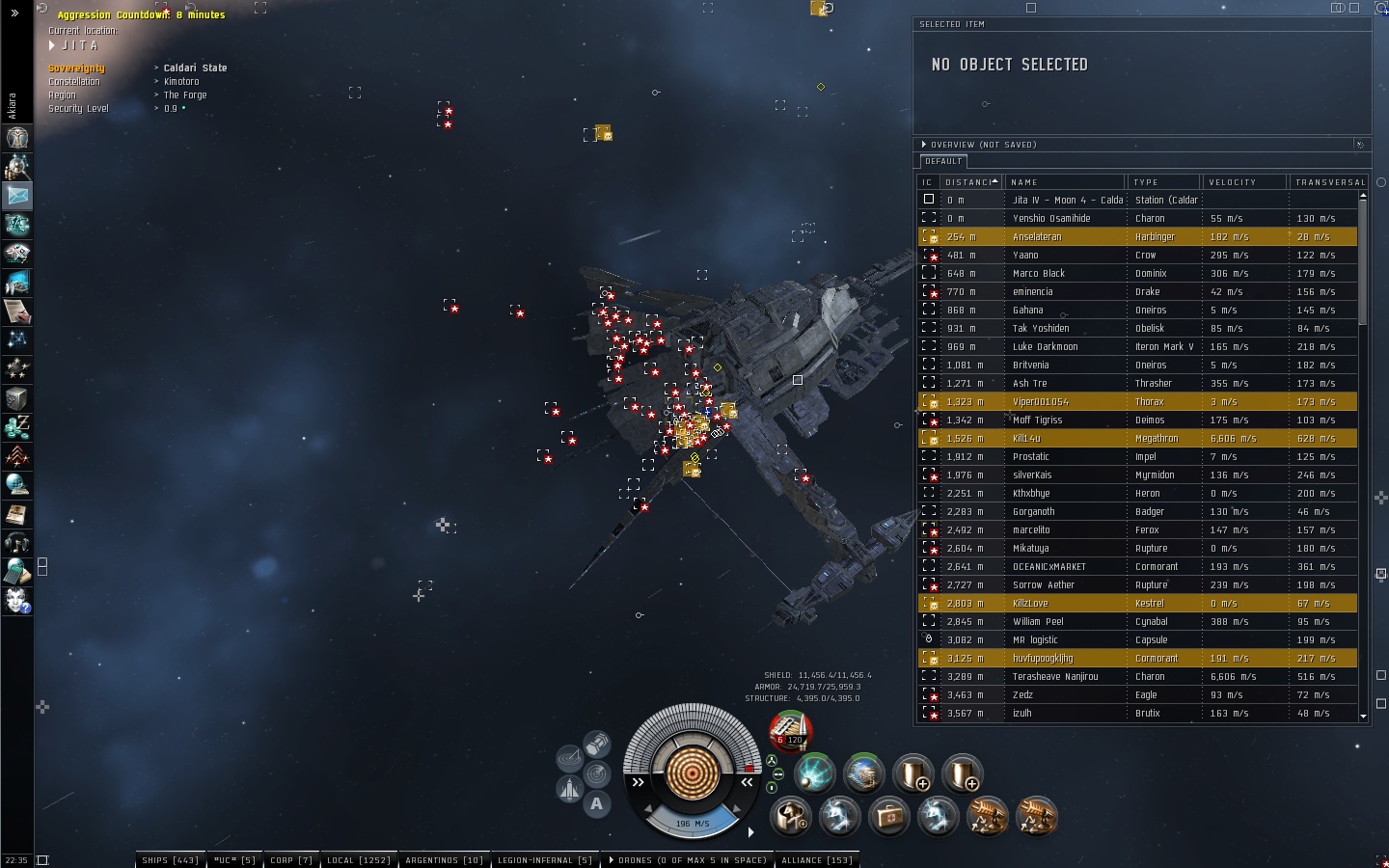Image resolution: width=1389 pixels, height=868 pixels.
Task: Switch to the Default overview tab
Action: (943, 161)
